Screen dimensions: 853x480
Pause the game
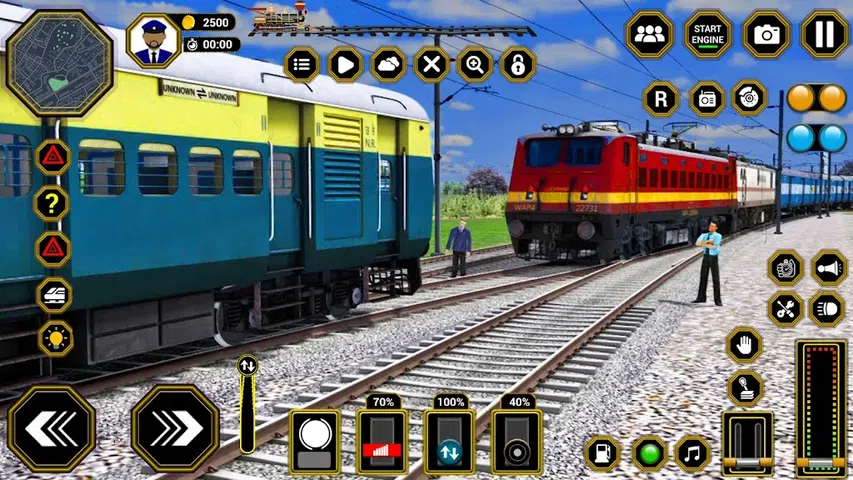pyautogui.click(x=825, y=35)
